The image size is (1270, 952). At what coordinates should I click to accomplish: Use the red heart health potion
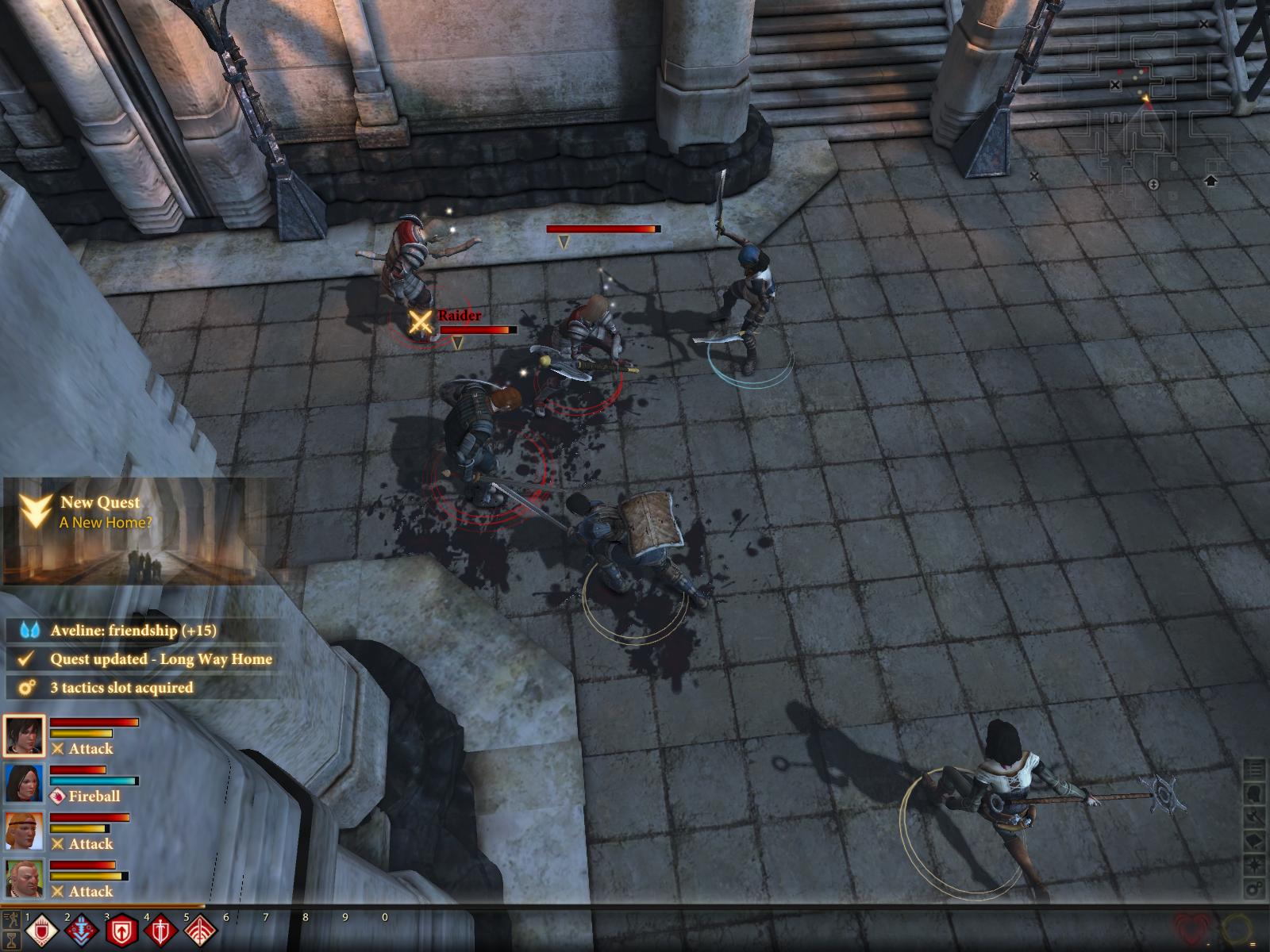1192,928
